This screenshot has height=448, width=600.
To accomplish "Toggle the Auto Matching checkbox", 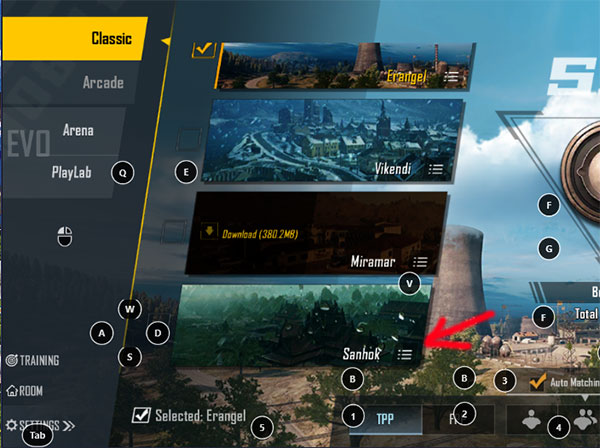I will tap(538, 381).
